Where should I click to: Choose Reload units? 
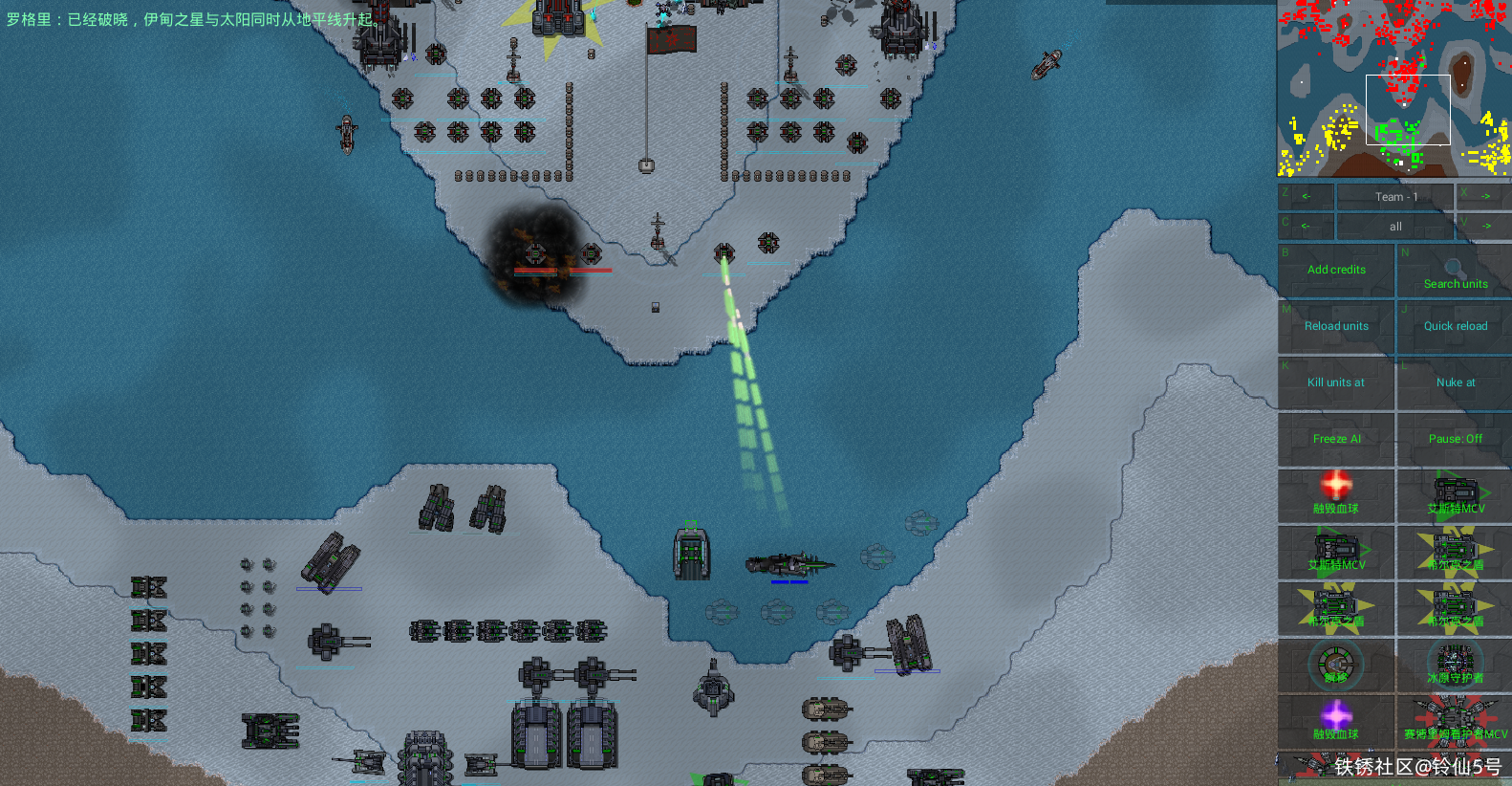[1336, 327]
